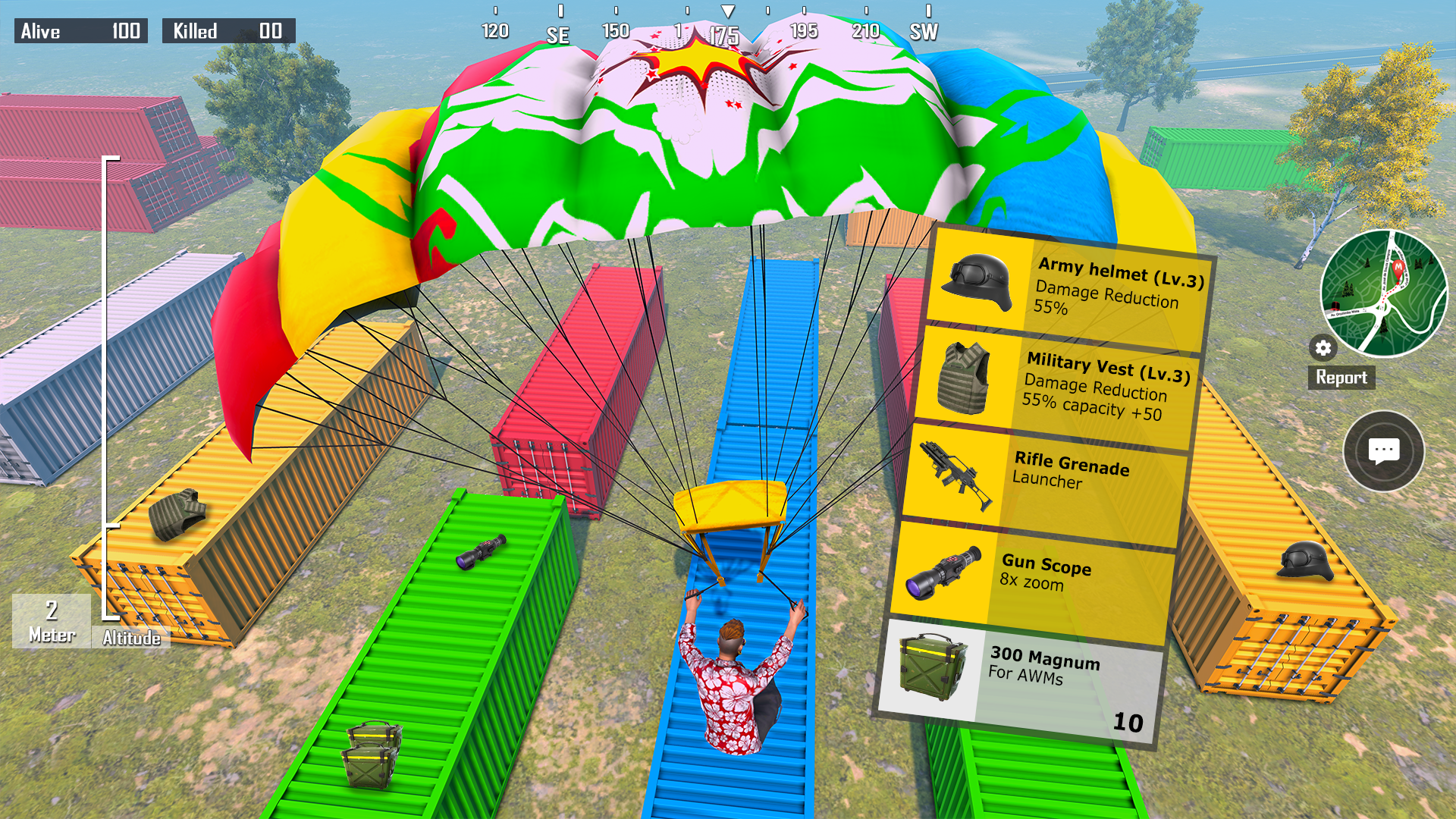This screenshot has width=1456, height=819.
Task: Click the settings gear above Report
Action: 1323,348
